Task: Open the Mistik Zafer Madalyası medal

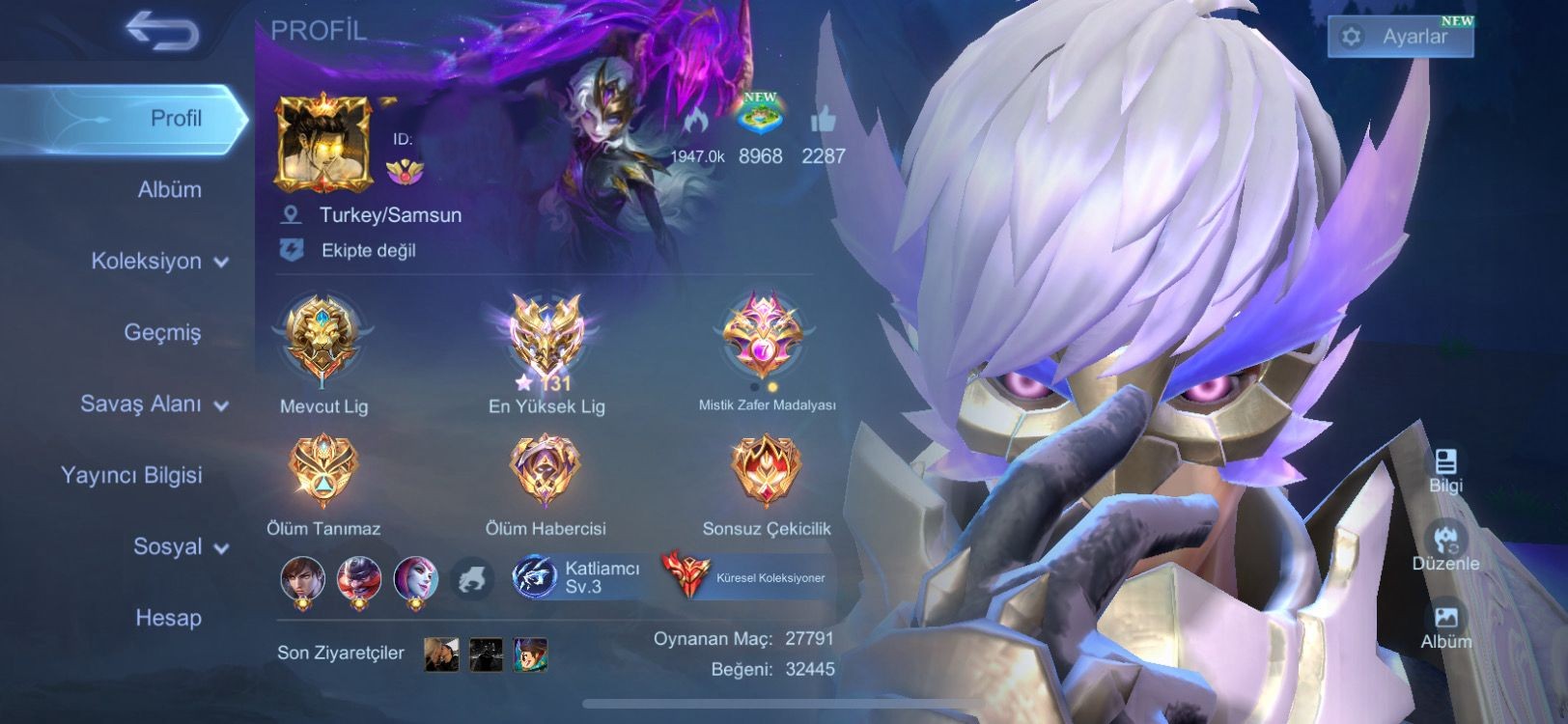Action: (x=764, y=338)
